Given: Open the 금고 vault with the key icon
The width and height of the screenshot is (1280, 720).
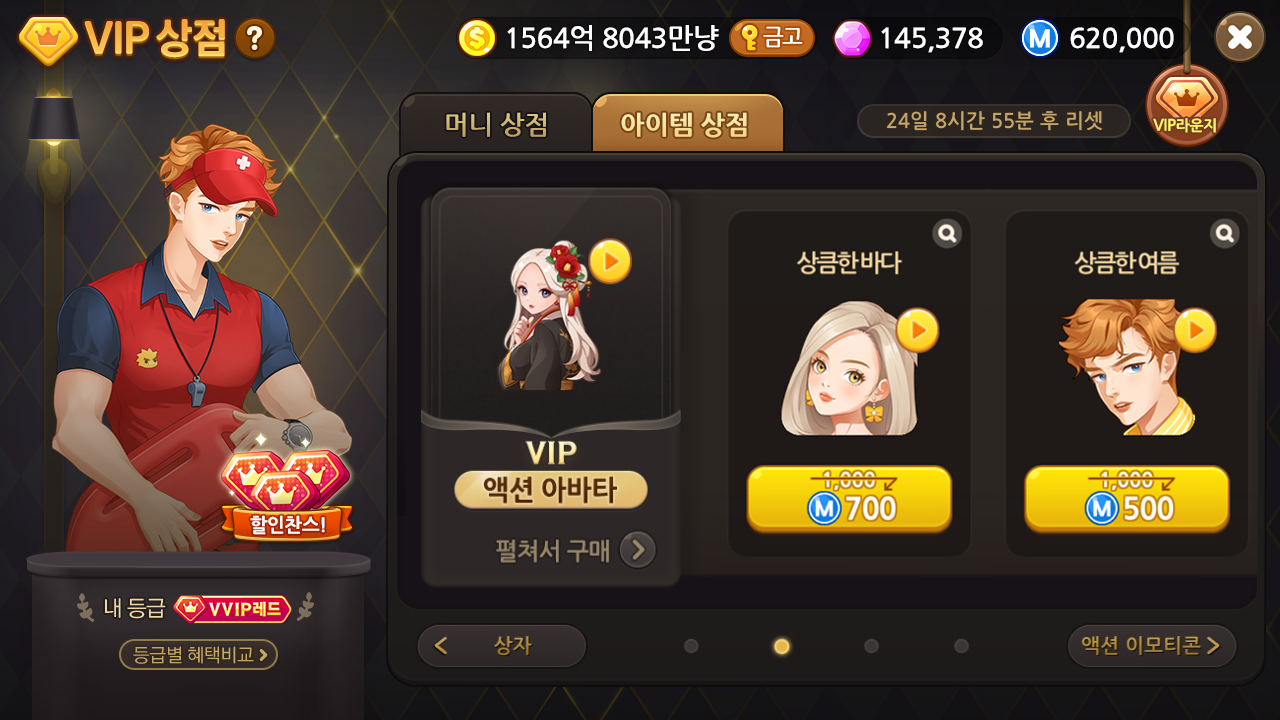Looking at the screenshot, I should click(772, 40).
